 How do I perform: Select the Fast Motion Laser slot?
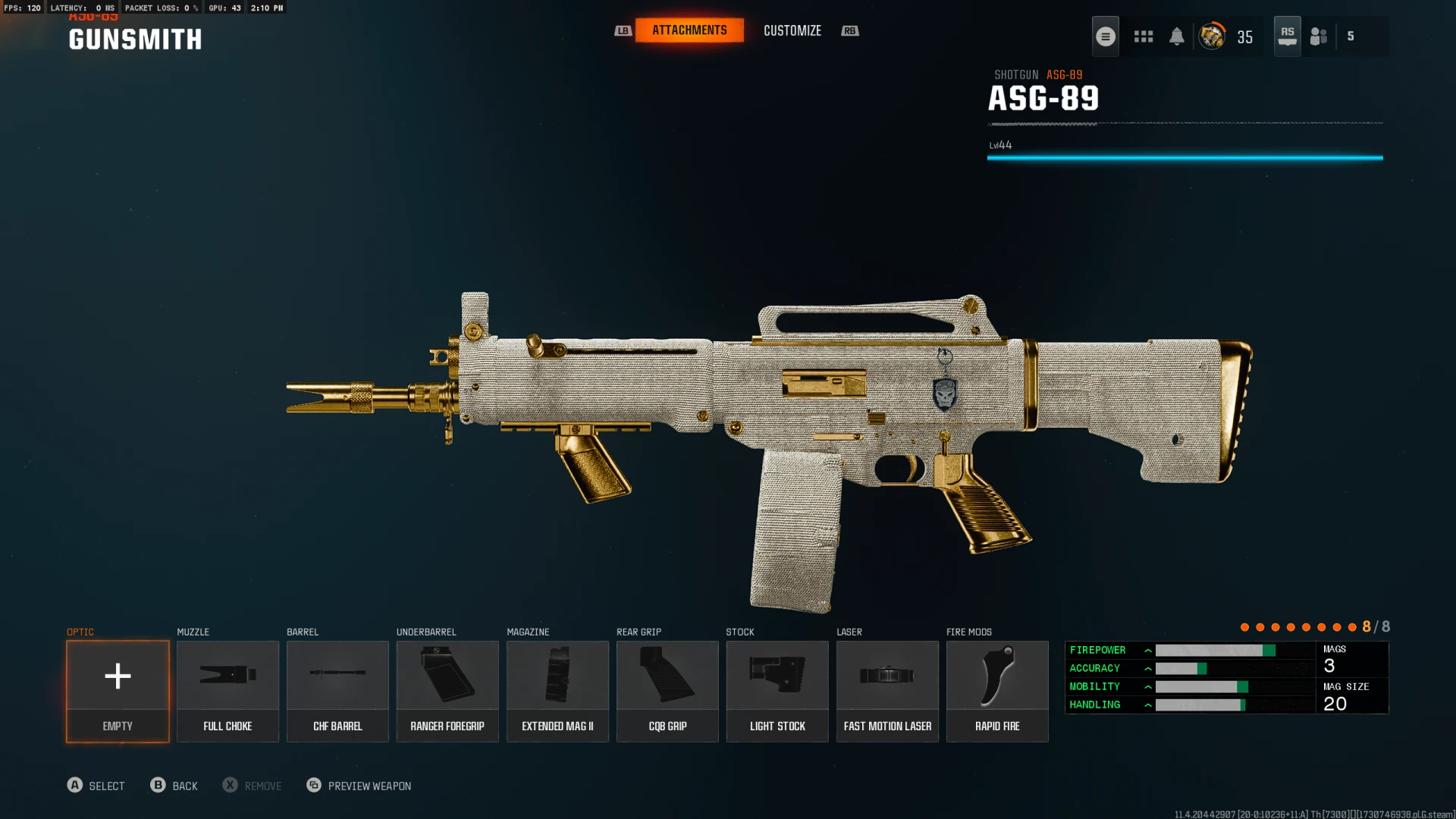pyautogui.click(x=887, y=691)
